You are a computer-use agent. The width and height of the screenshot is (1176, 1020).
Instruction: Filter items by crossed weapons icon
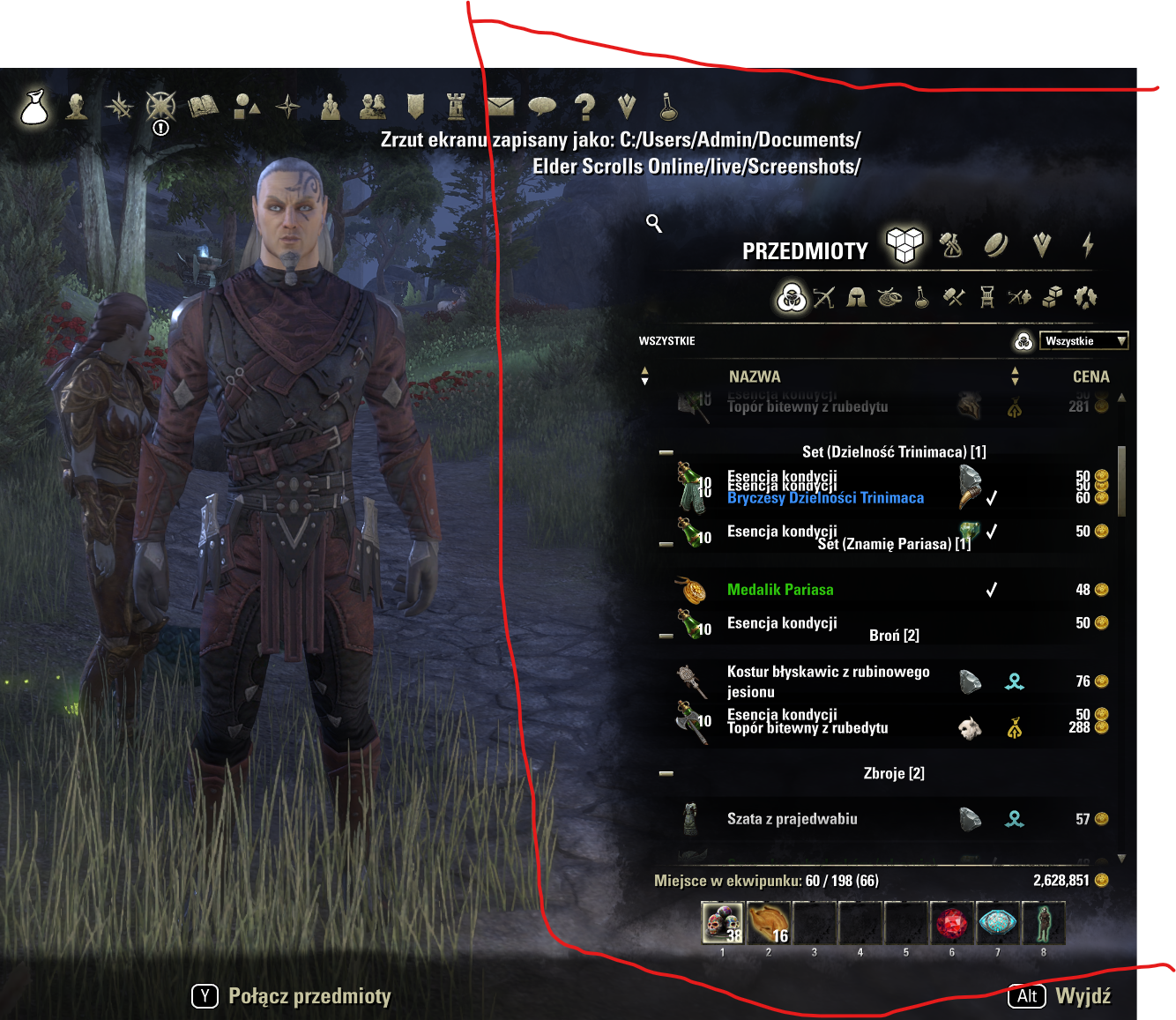(823, 298)
